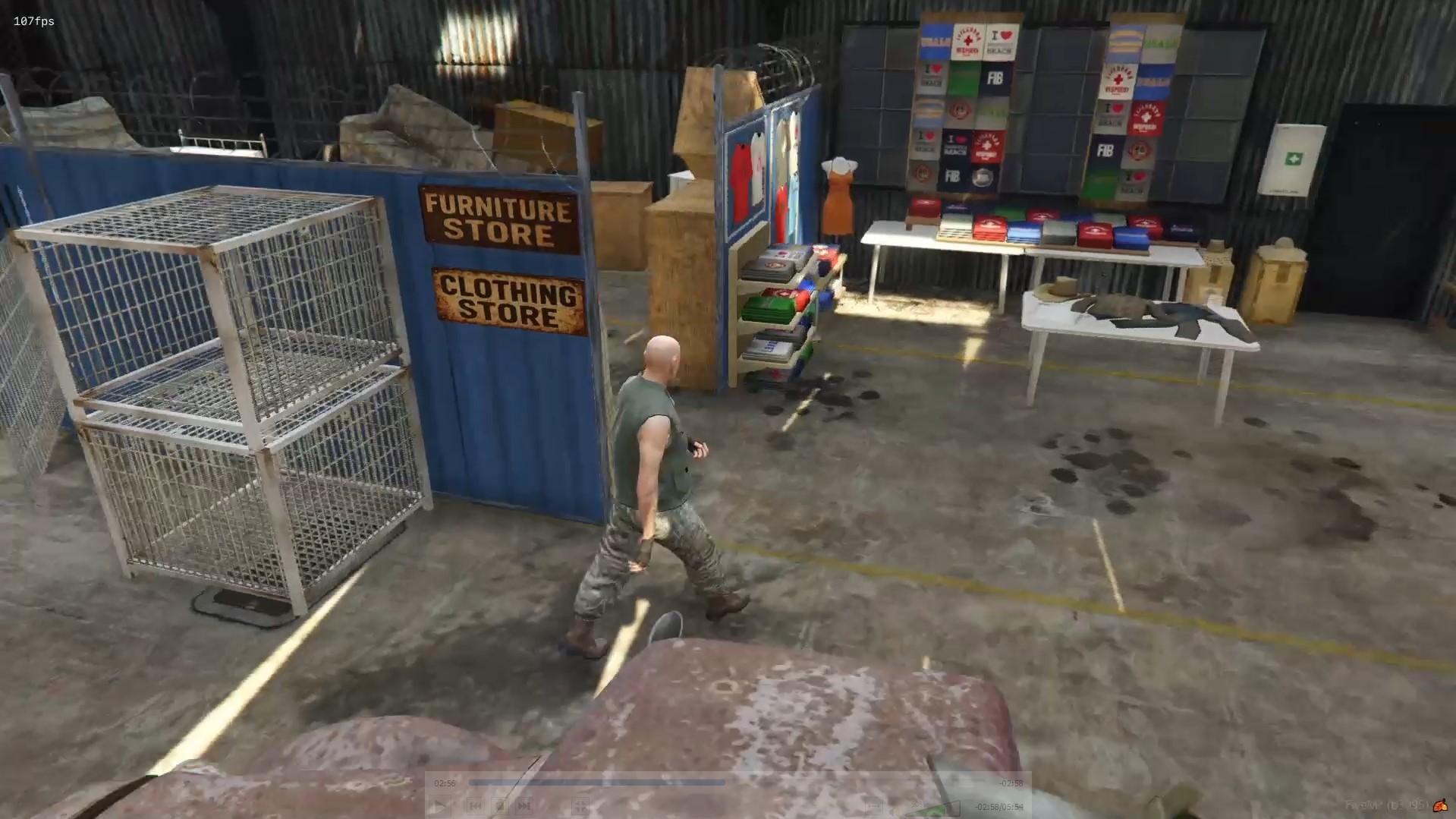Screen dimensions: 1456x819
Task: Click the FIB t-shirt print on the wall
Action: 996,77
